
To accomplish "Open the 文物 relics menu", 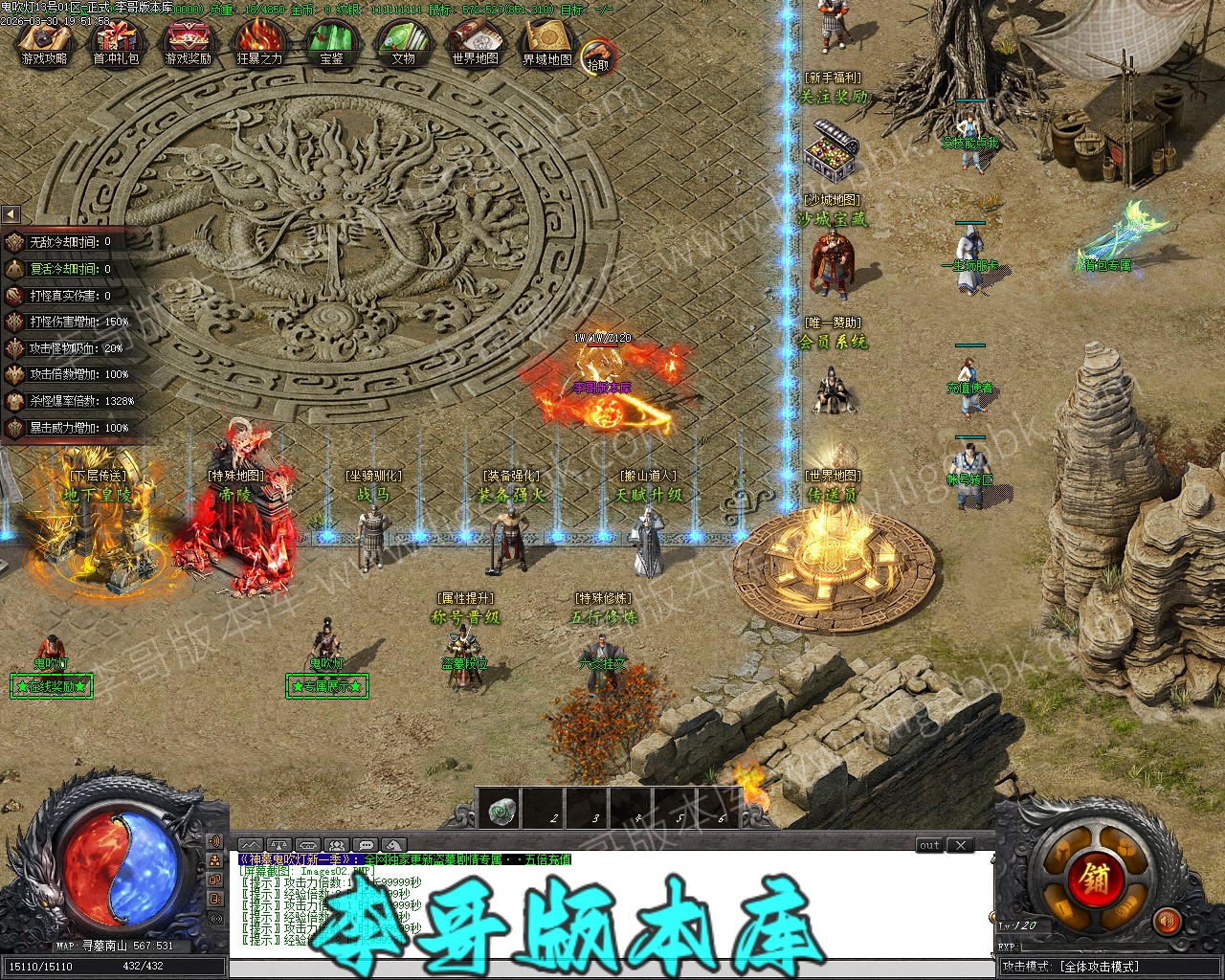I will 403,44.
